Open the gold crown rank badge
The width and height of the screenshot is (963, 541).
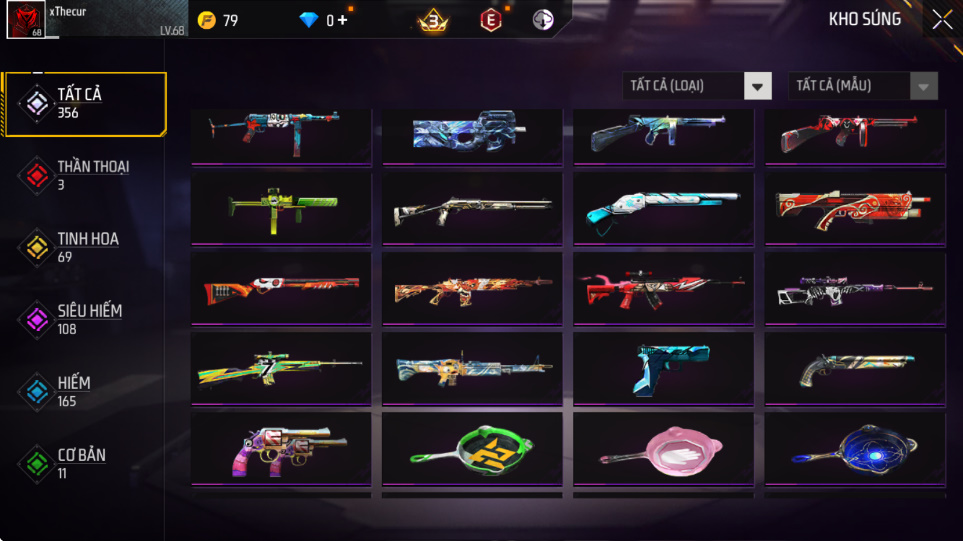(x=433, y=20)
